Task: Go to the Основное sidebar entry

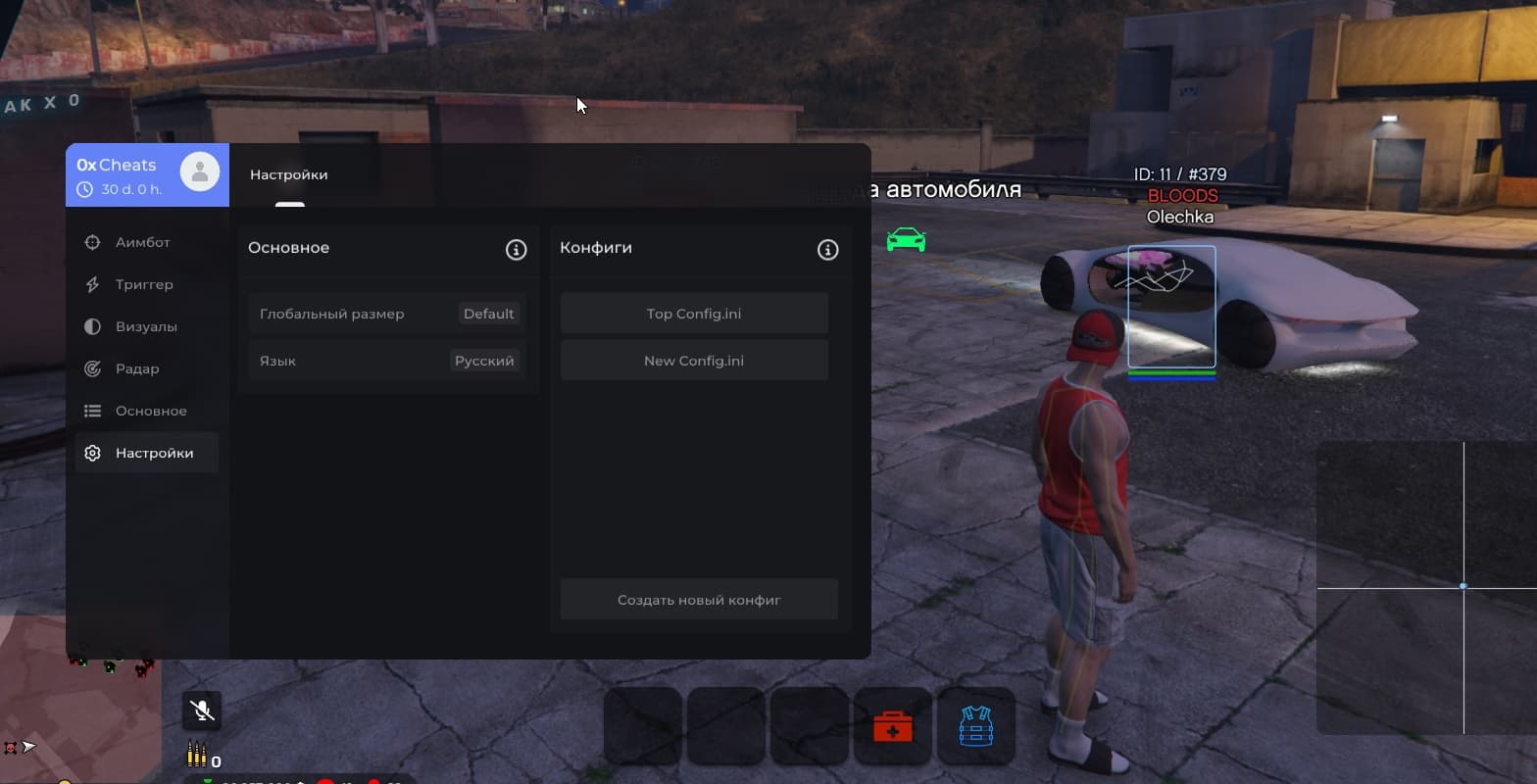Action: 150,411
